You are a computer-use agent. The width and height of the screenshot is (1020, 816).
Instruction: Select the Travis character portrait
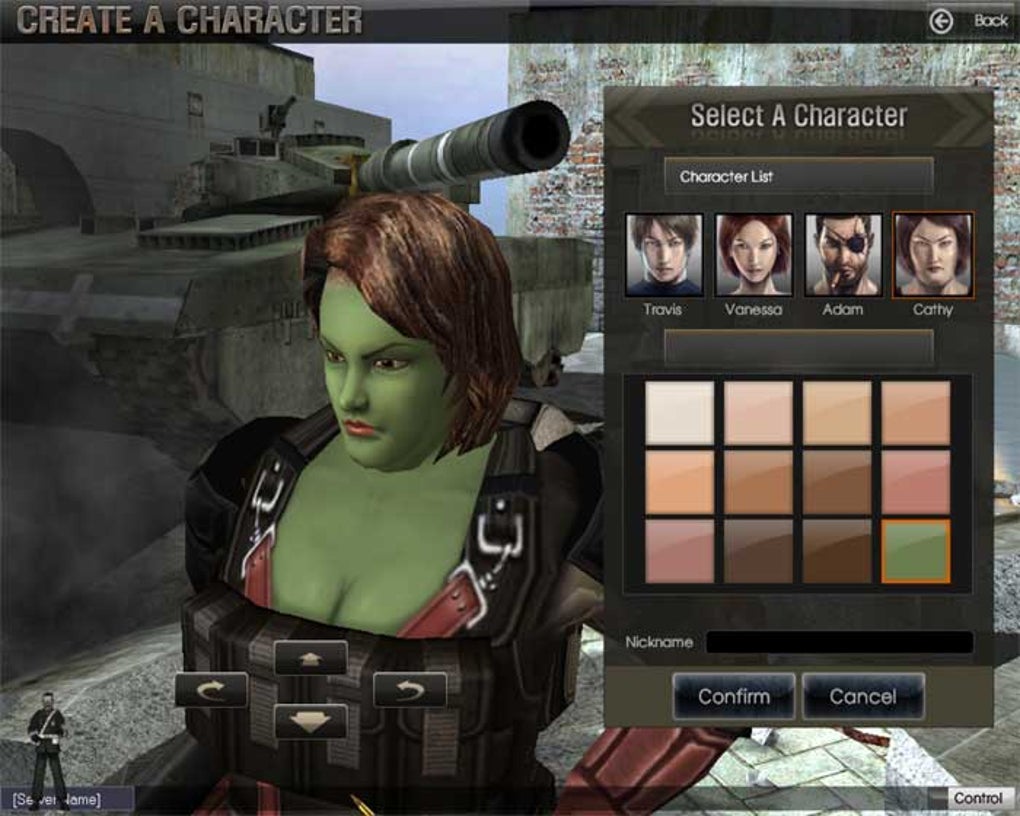[664, 255]
